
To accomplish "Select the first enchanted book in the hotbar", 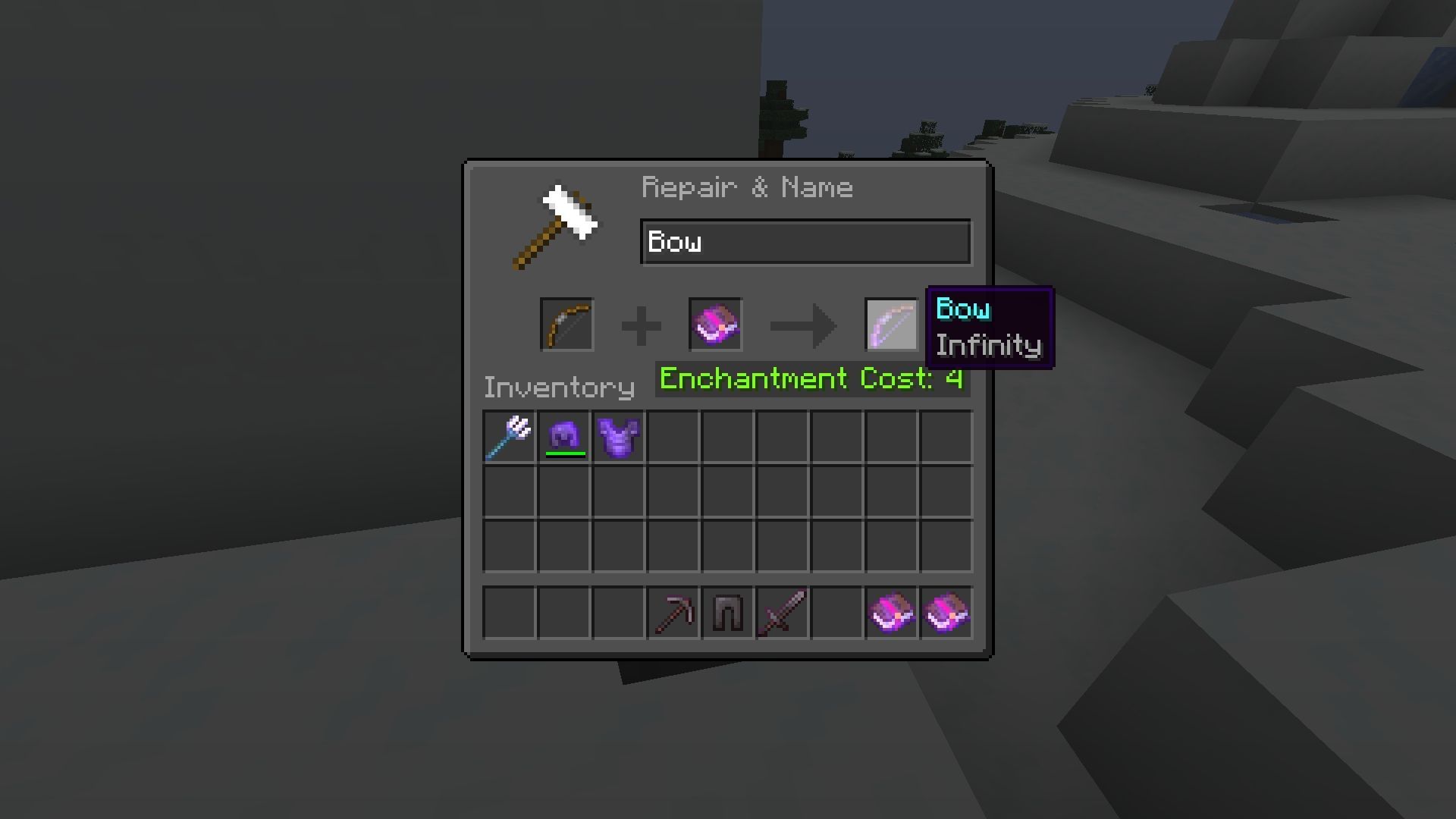I will pyautogui.click(x=892, y=613).
